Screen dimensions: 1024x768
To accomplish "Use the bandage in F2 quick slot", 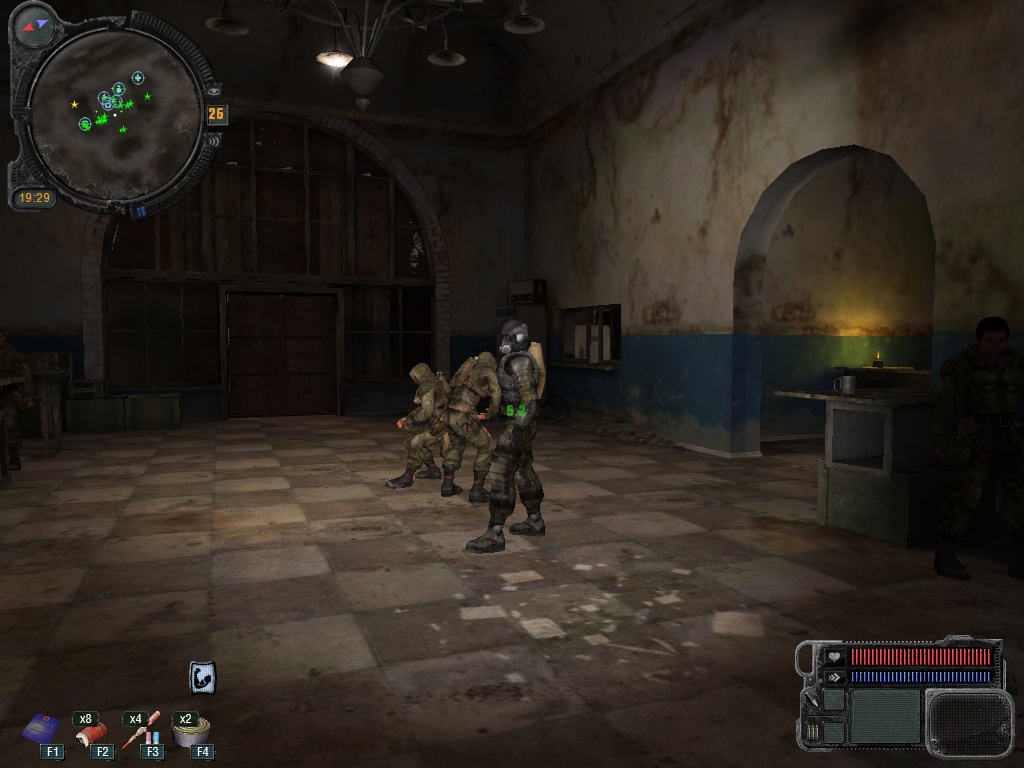I will tap(93, 733).
